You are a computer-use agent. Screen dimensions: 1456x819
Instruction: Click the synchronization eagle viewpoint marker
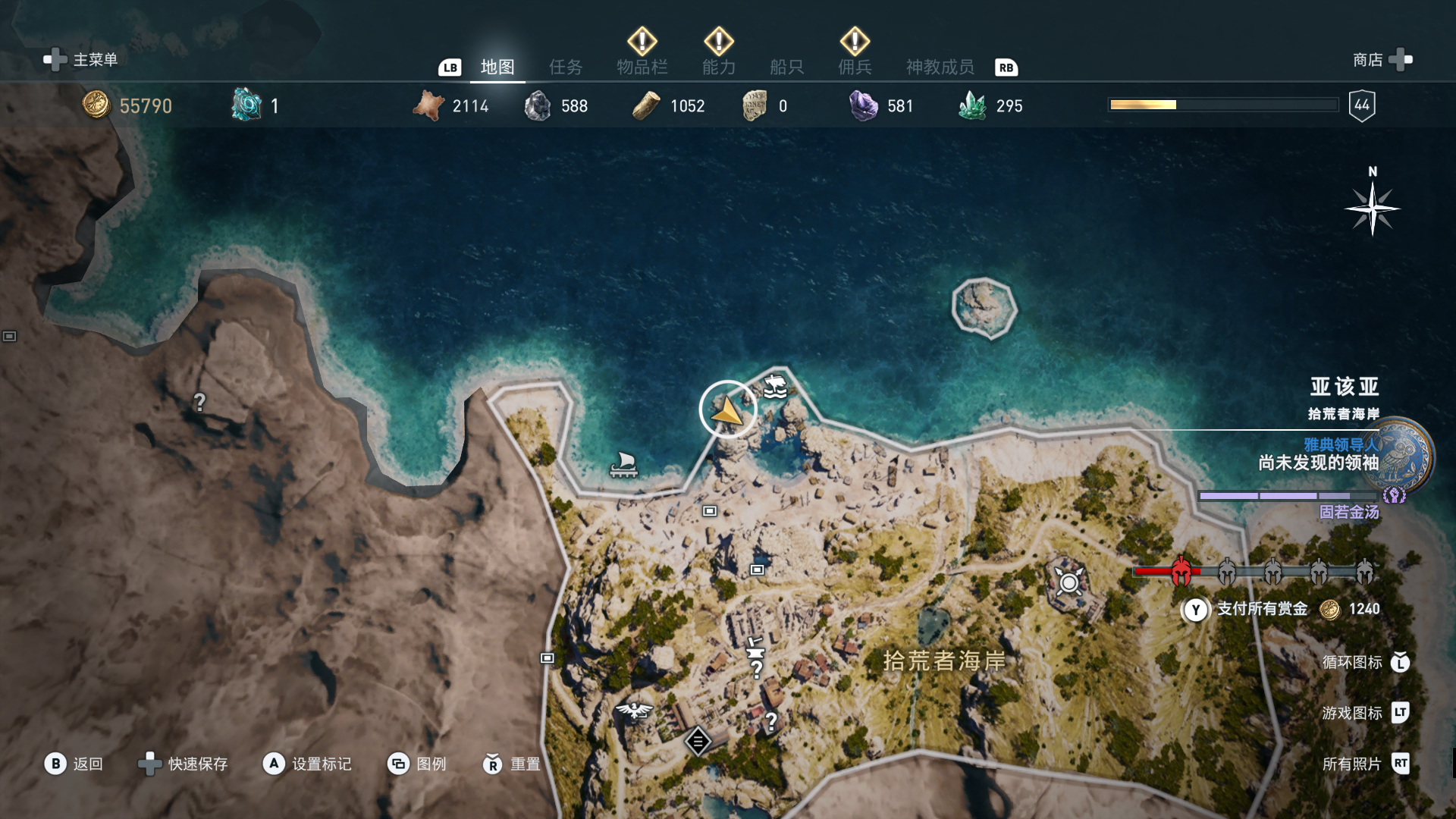[634, 711]
